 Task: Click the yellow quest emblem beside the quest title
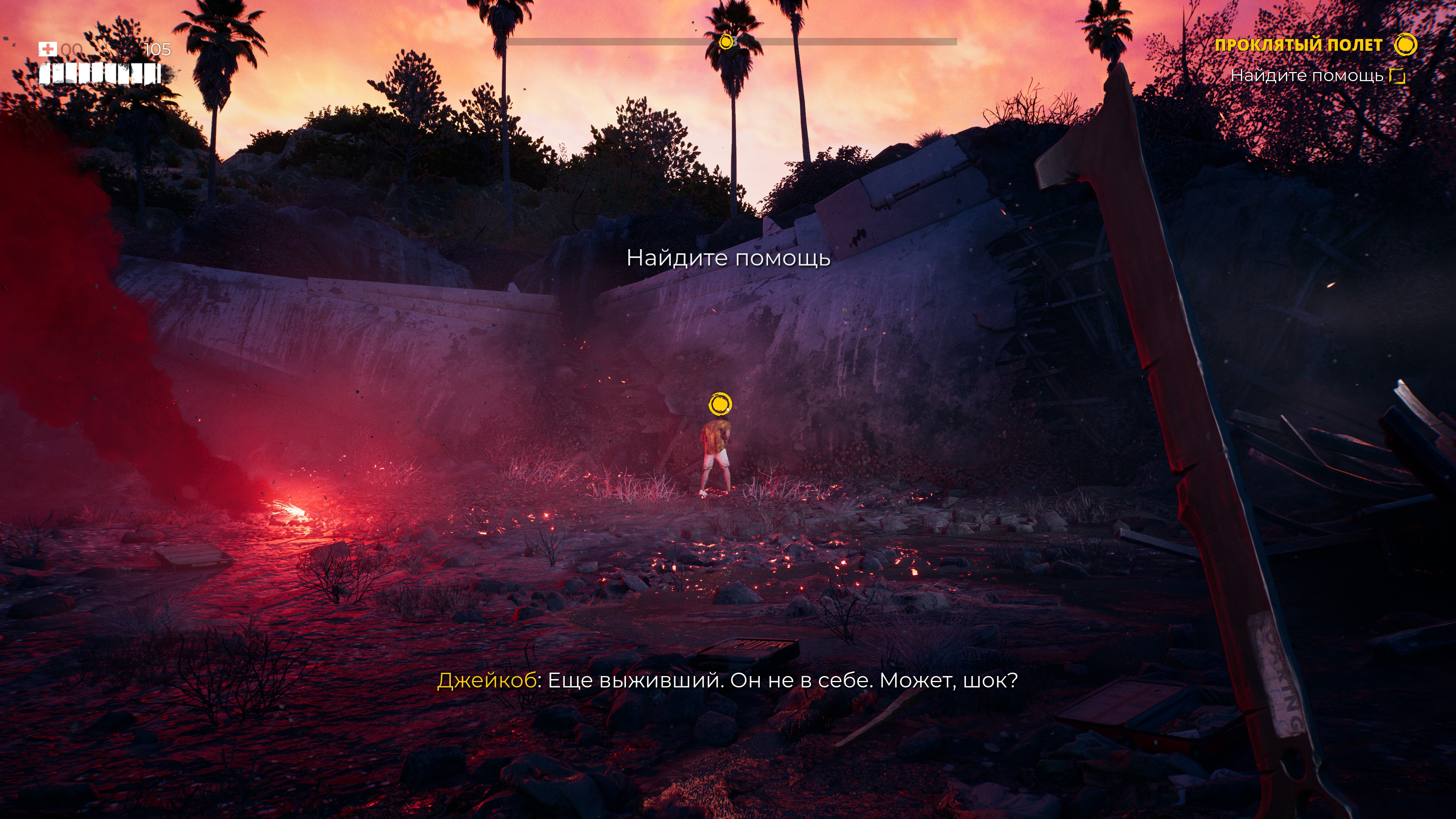coord(1405,45)
